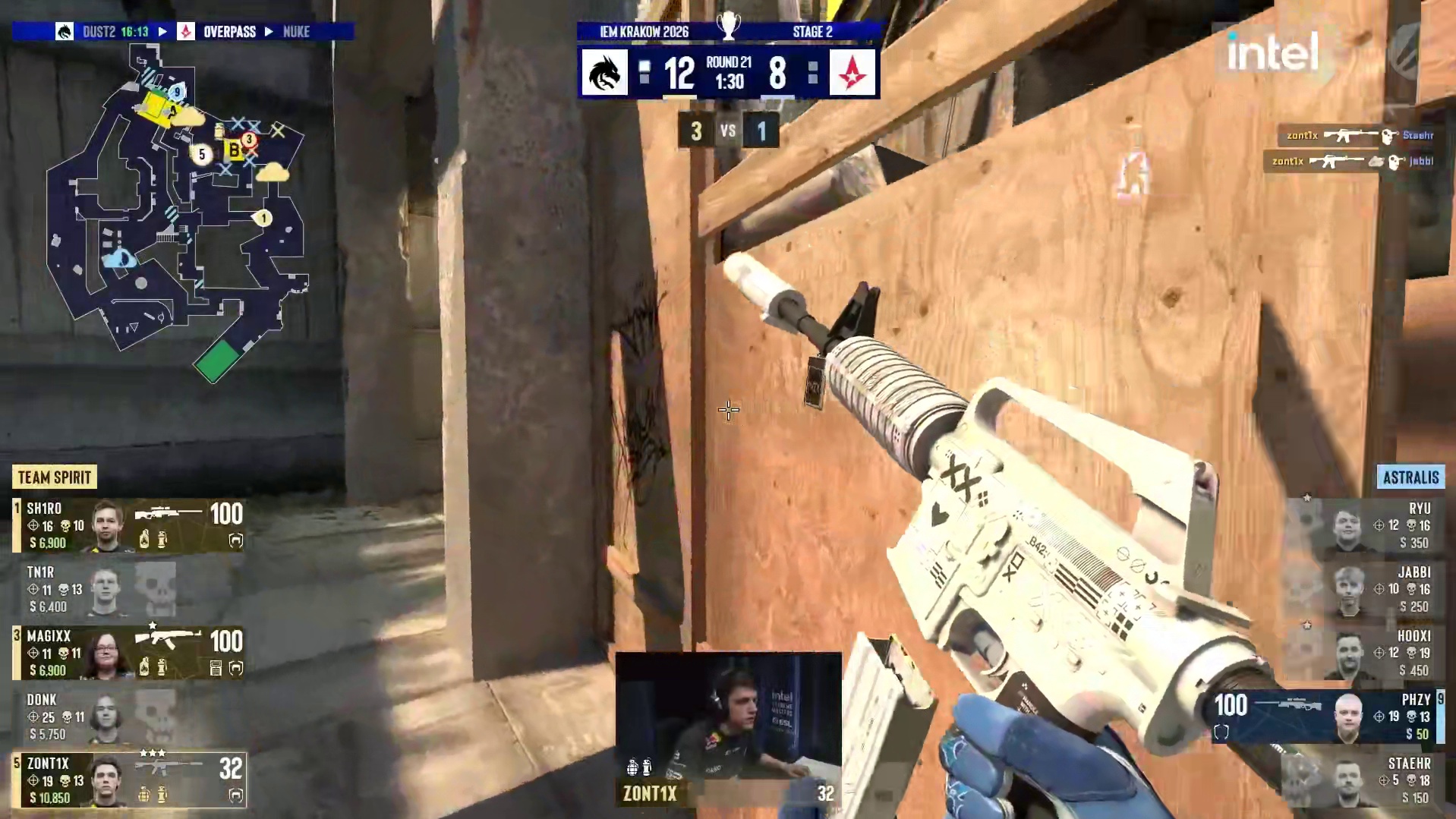Select TN1R's player row
The image size is (1456, 819).
tap(129, 589)
